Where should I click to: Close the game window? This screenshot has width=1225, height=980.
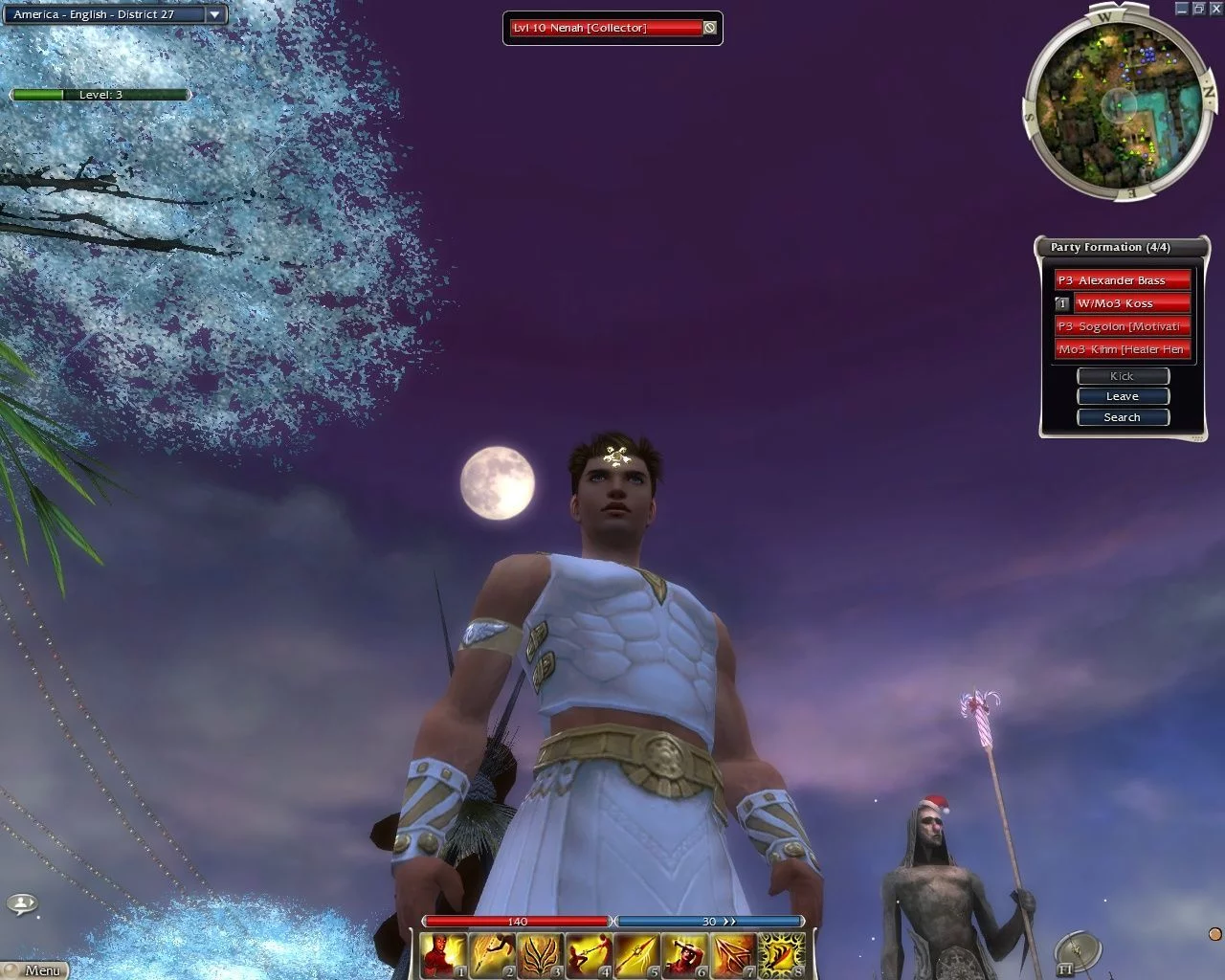click(1215, 9)
